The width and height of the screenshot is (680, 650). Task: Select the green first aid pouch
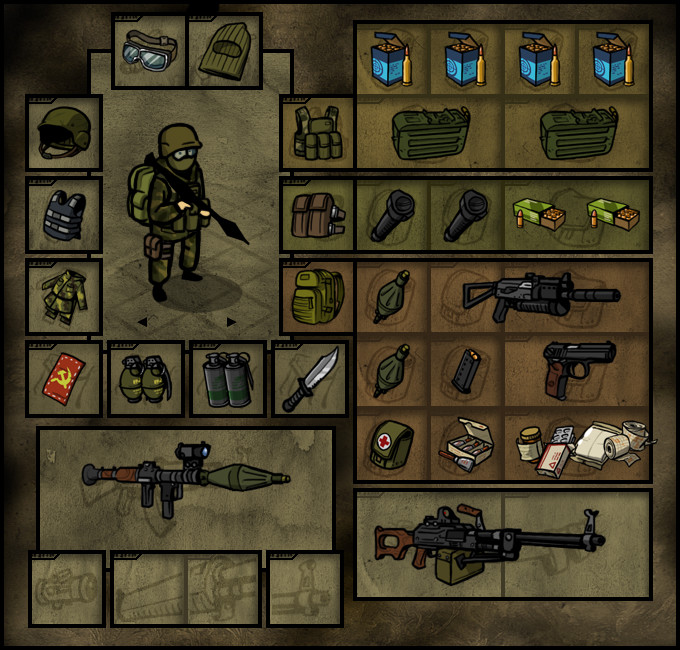(x=392, y=444)
